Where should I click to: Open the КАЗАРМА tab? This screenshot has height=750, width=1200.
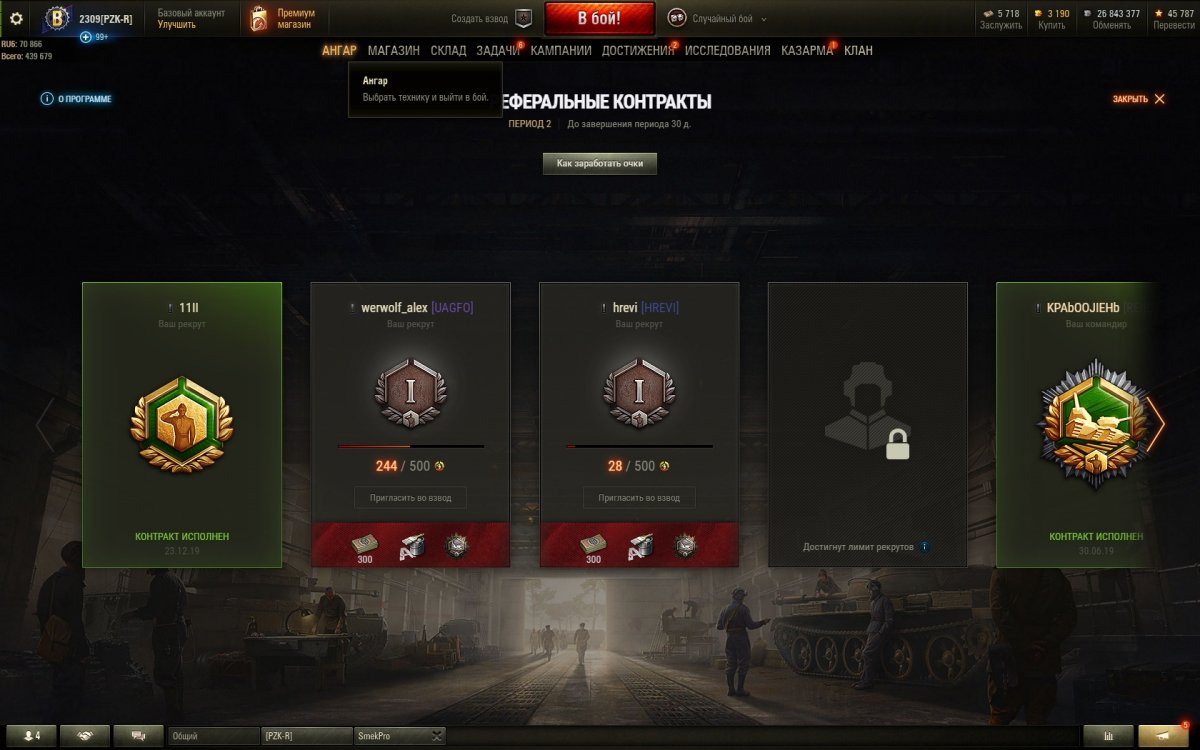coord(806,50)
